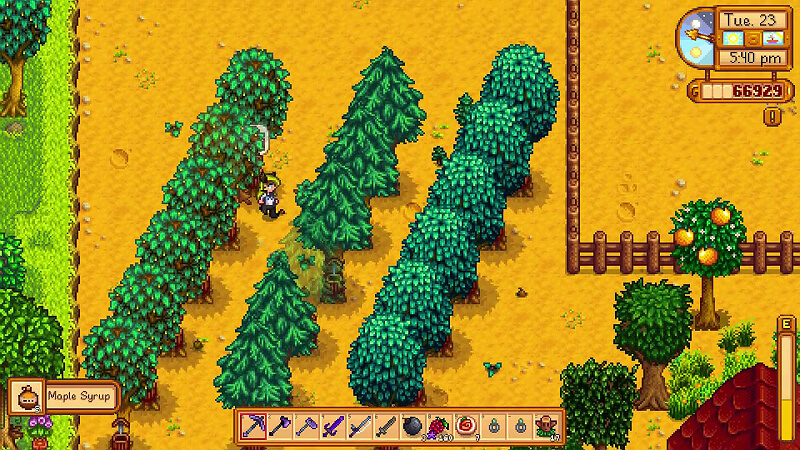The image size is (800, 450).
Task: Choose the hammer in the hotbar
Action: [x=305, y=426]
